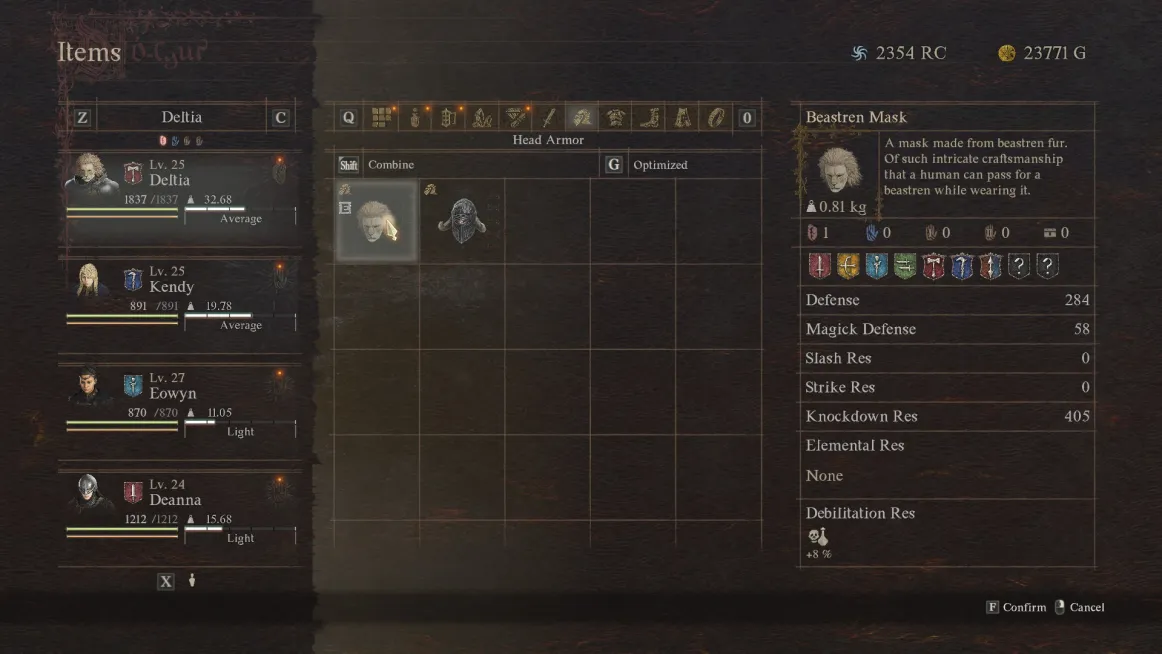Select the Head Armor tab
The width and height of the screenshot is (1162, 654).
click(x=582, y=118)
